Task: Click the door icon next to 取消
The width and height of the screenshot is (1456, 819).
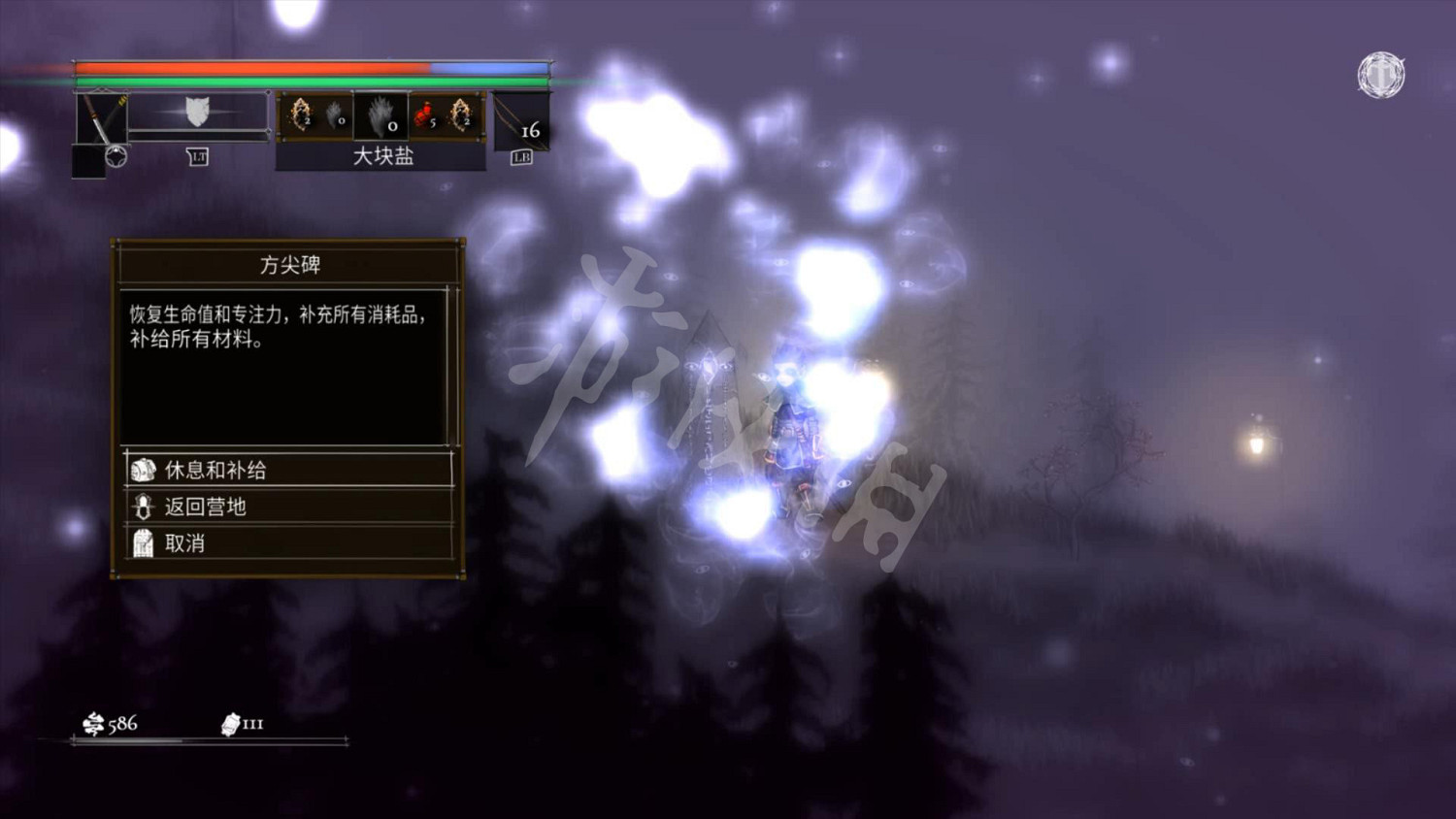Action: [142, 543]
